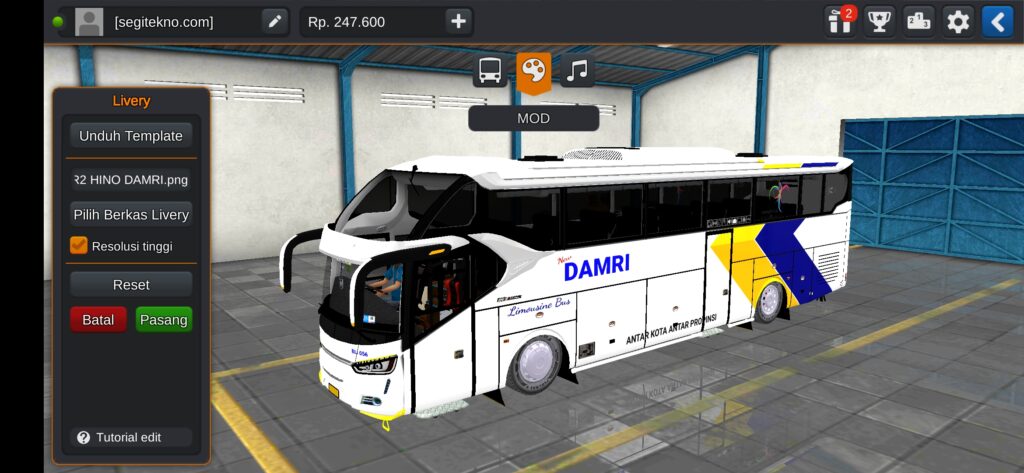Viewport: 1024px width, 473px height.
Task: Download the livery template with Unduh Template
Action: pyautogui.click(x=131, y=136)
